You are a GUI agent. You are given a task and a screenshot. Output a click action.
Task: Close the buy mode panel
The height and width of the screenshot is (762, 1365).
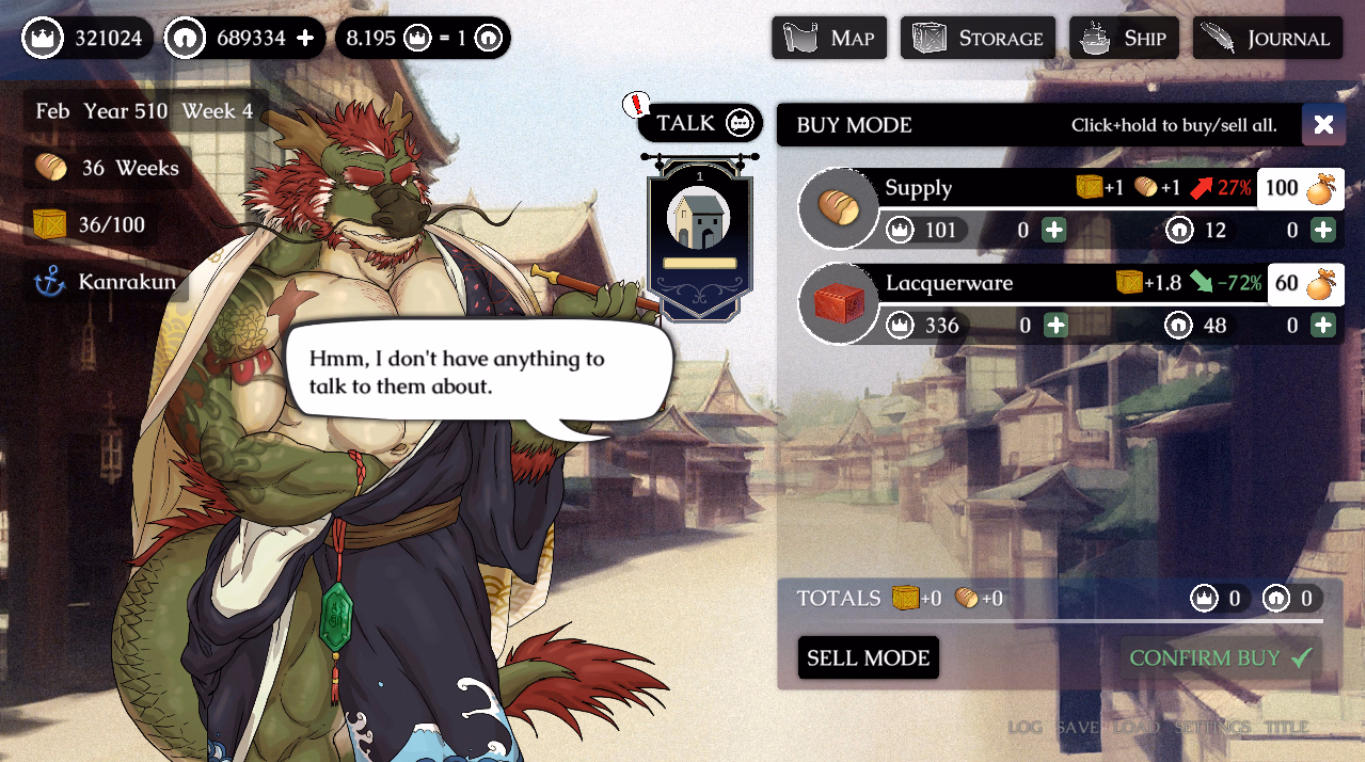point(1323,124)
